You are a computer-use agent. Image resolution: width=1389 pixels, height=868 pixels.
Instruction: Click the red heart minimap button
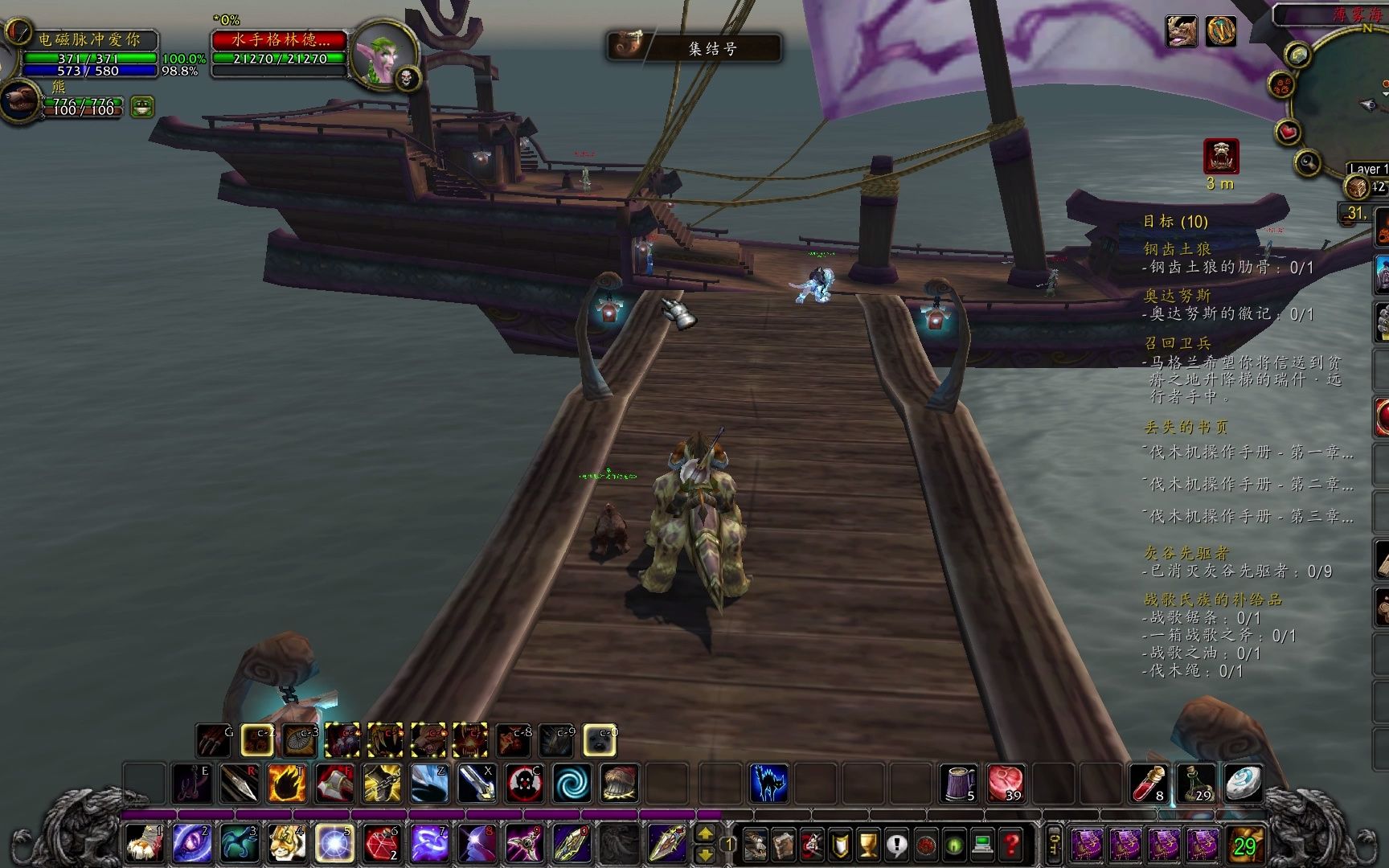[x=1289, y=131]
